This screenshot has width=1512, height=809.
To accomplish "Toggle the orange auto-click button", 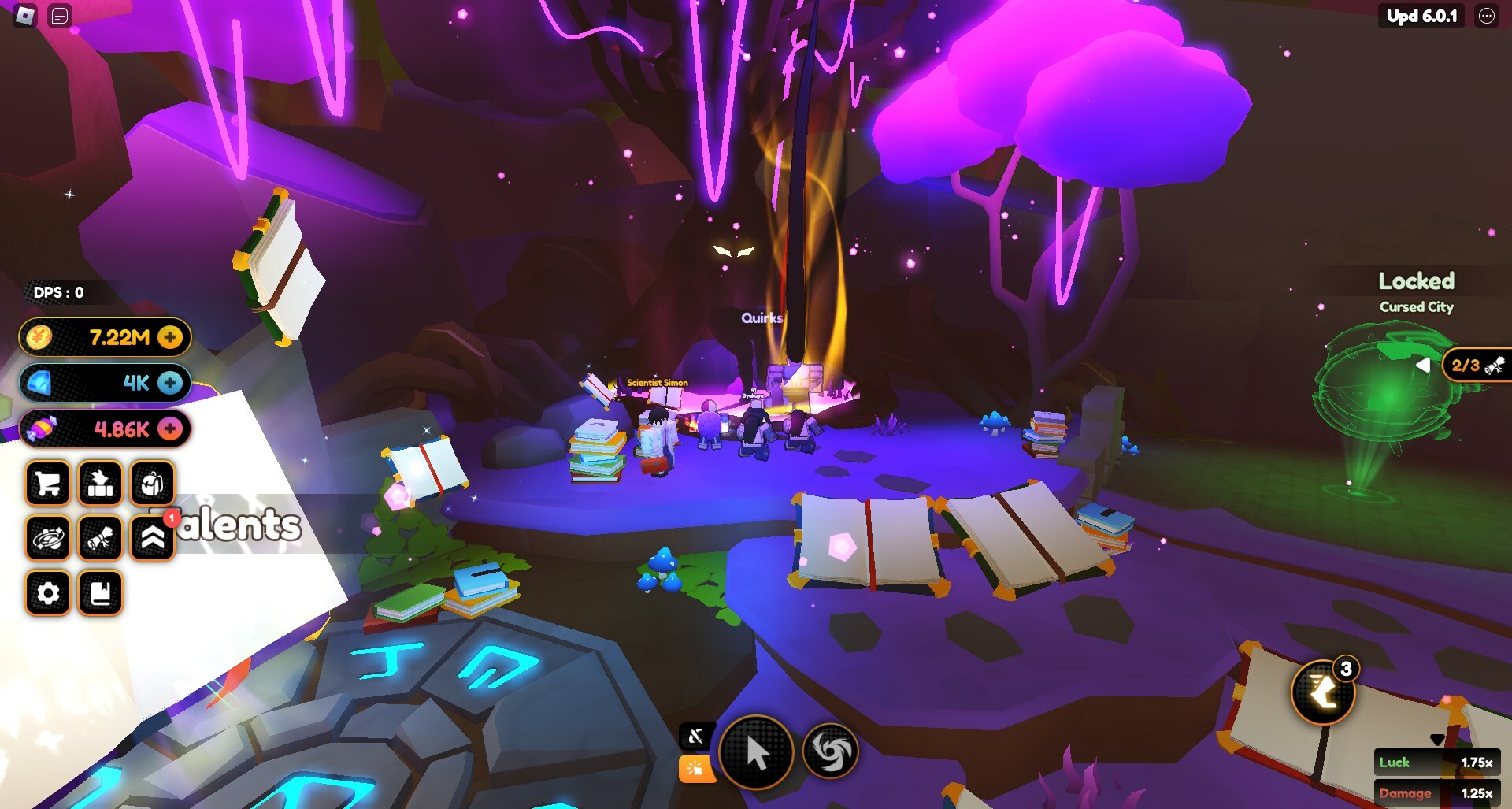I will pos(696,769).
